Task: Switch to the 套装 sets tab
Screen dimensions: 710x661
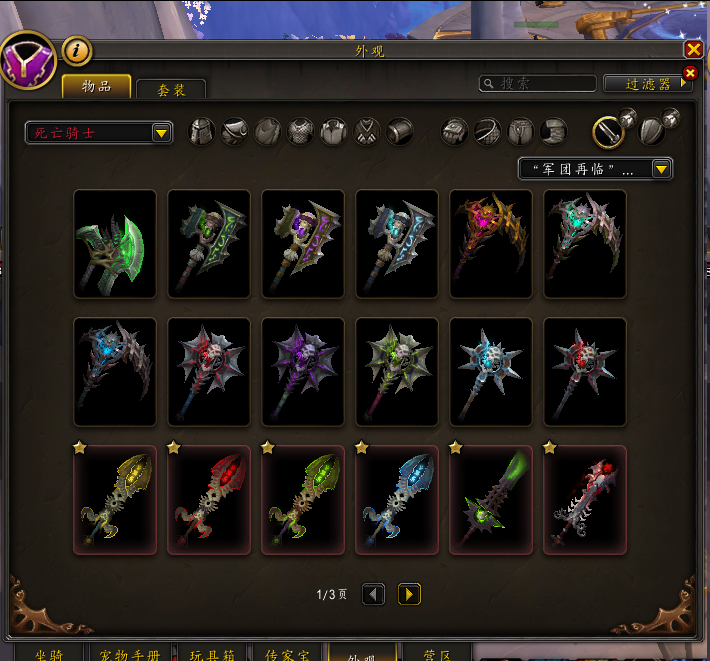Action: tap(171, 90)
